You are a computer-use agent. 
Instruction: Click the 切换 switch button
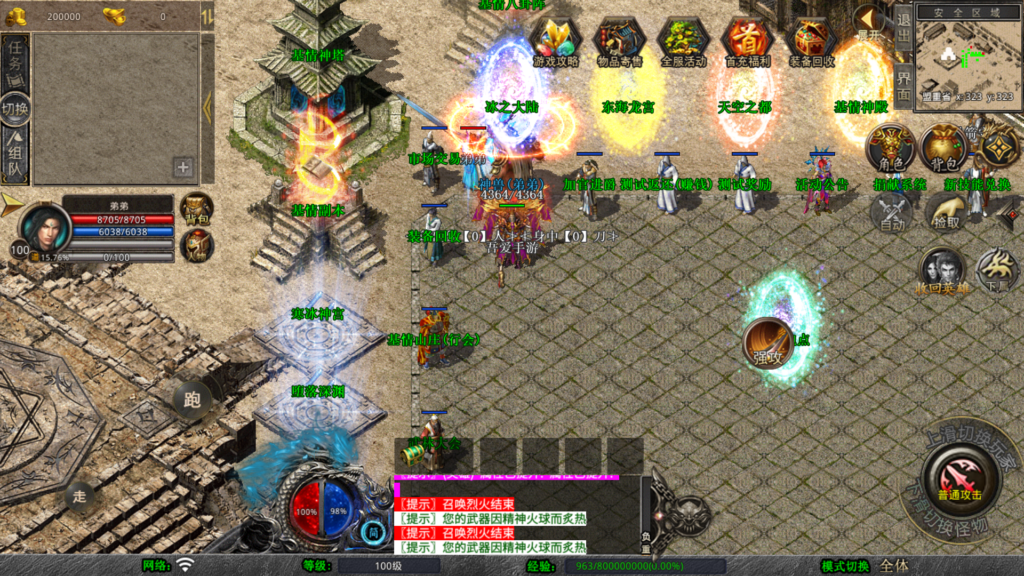tap(16, 108)
